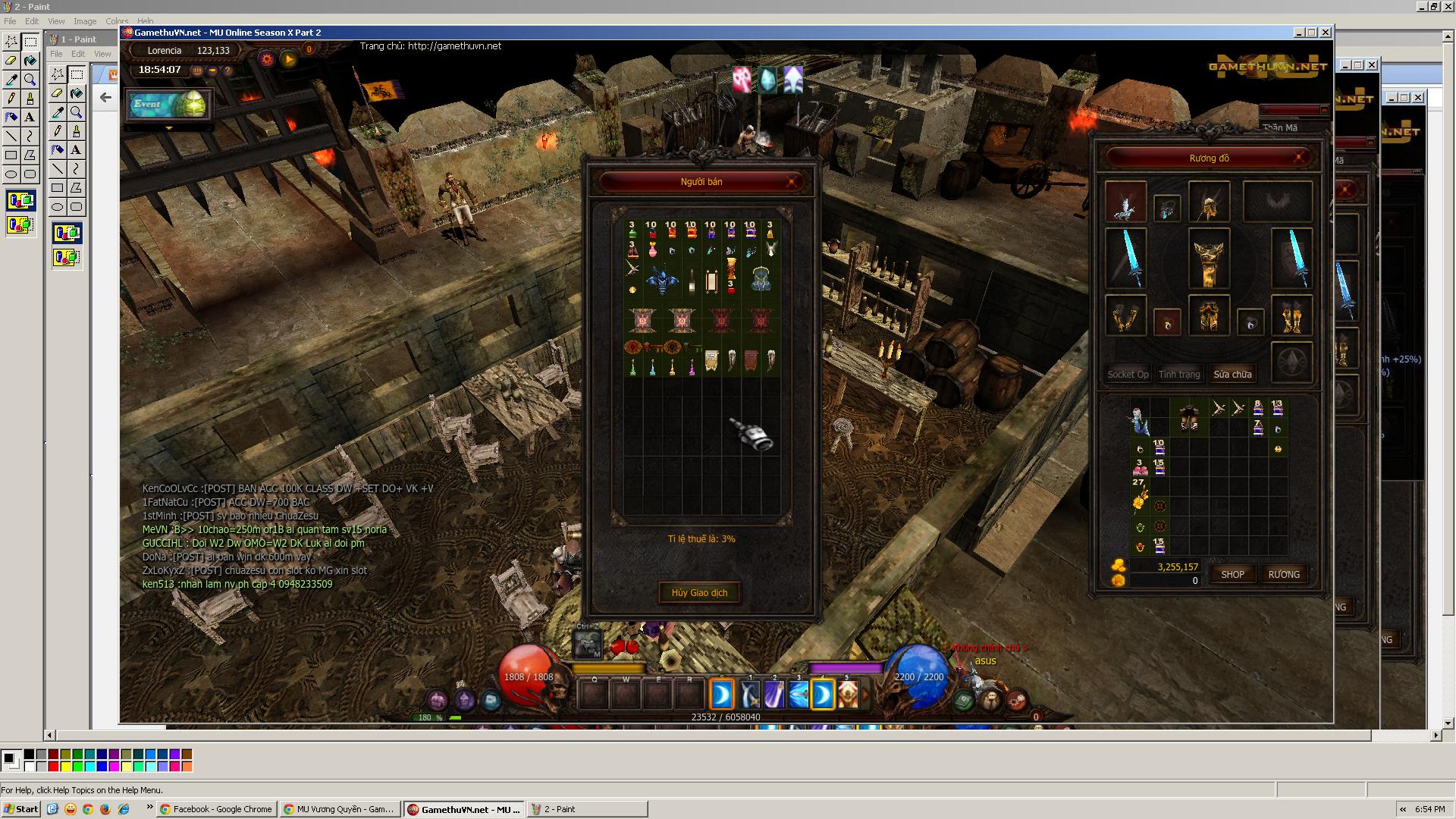Click the orange play arrow button
The image size is (1456, 819).
coord(288,58)
